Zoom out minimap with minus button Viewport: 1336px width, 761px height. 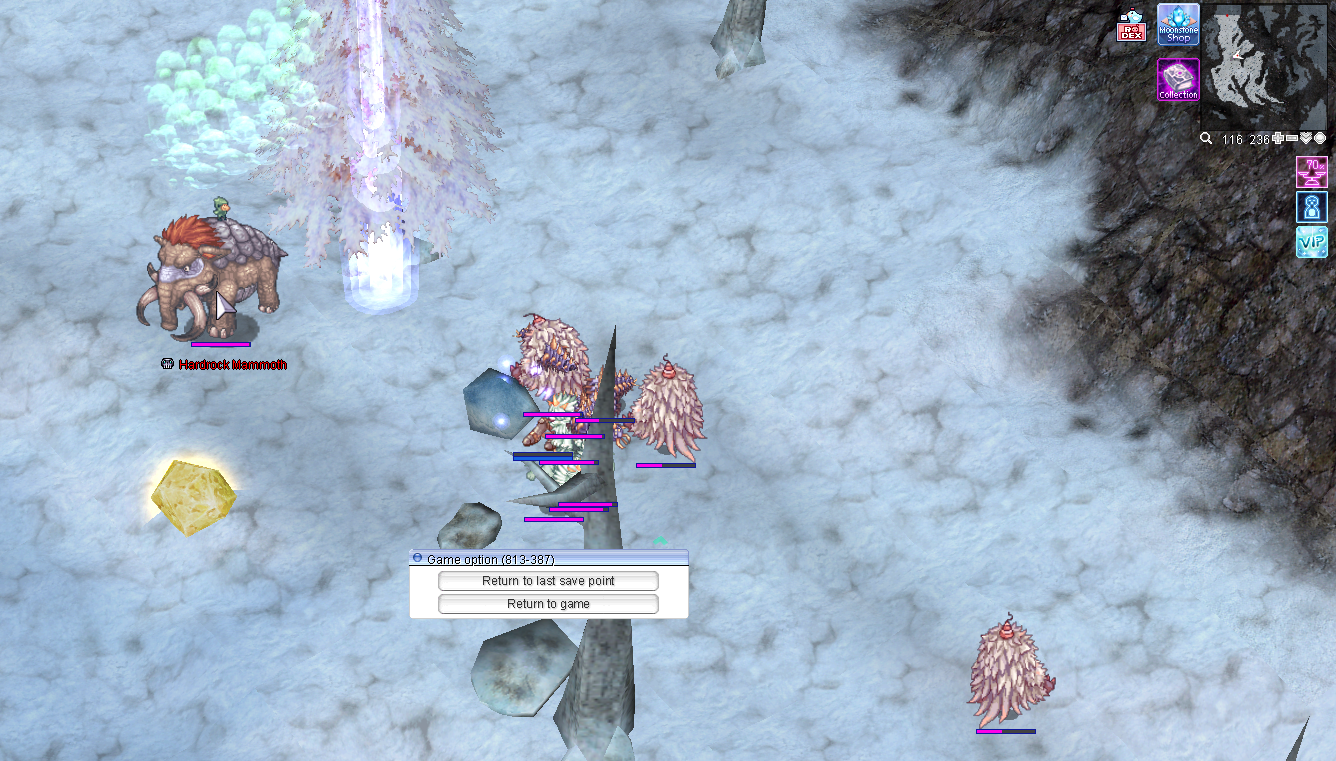click(1292, 139)
